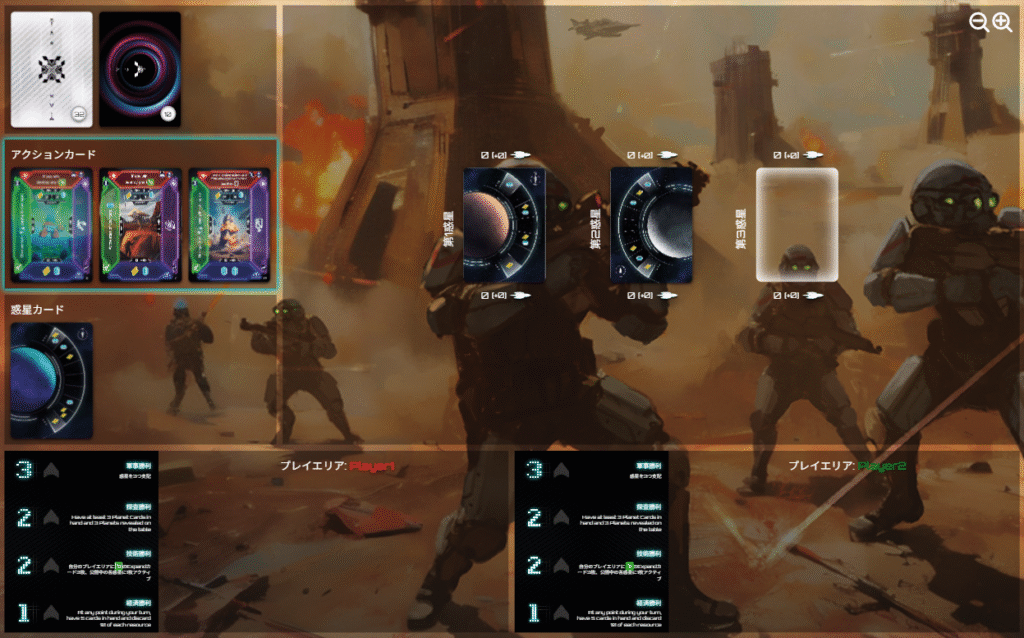Select the green underwater action card in hand
Image resolution: width=1024 pixels, height=638 pixels.
click(51, 226)
